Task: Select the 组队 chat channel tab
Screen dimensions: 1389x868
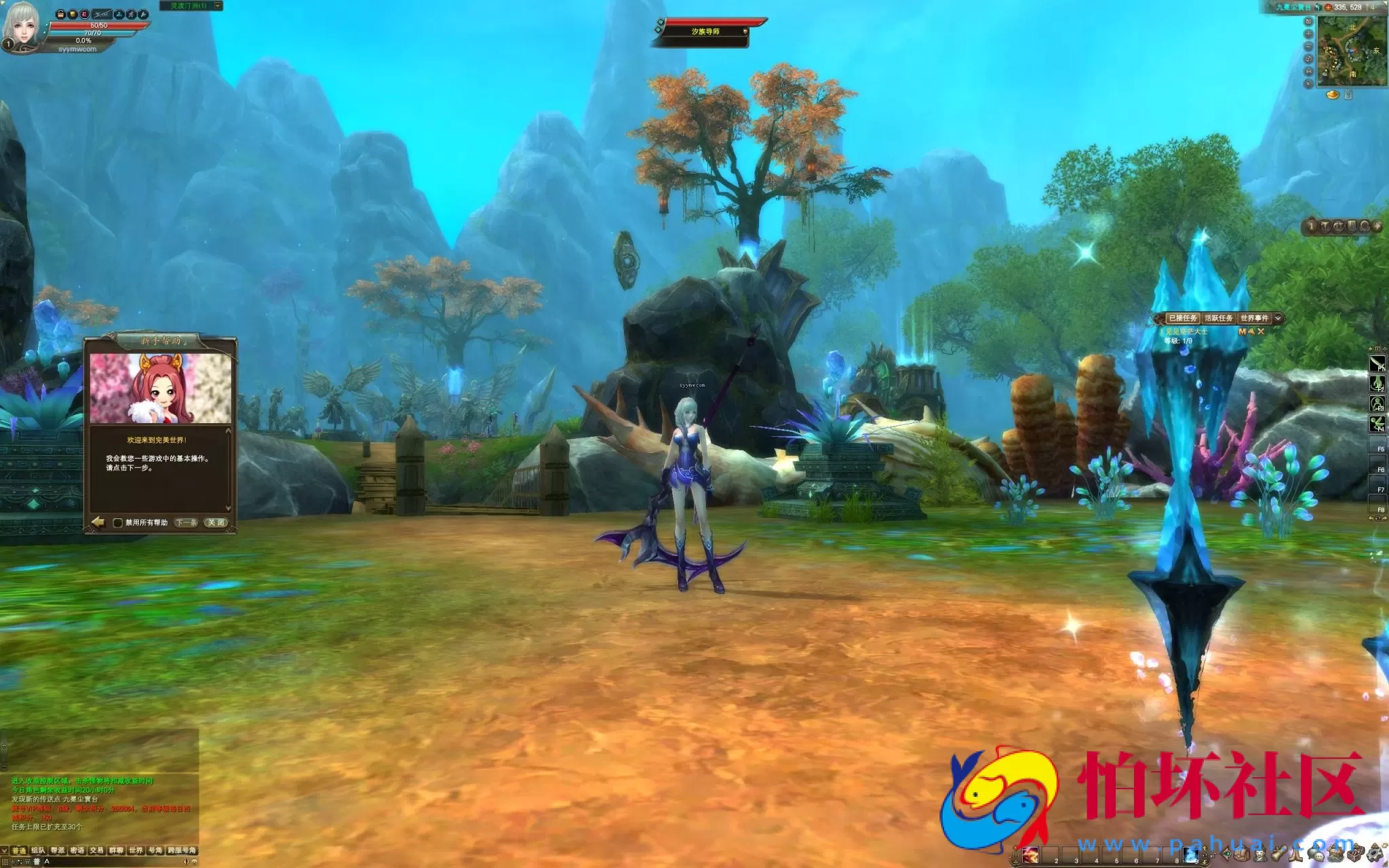Action: point(38,850)
